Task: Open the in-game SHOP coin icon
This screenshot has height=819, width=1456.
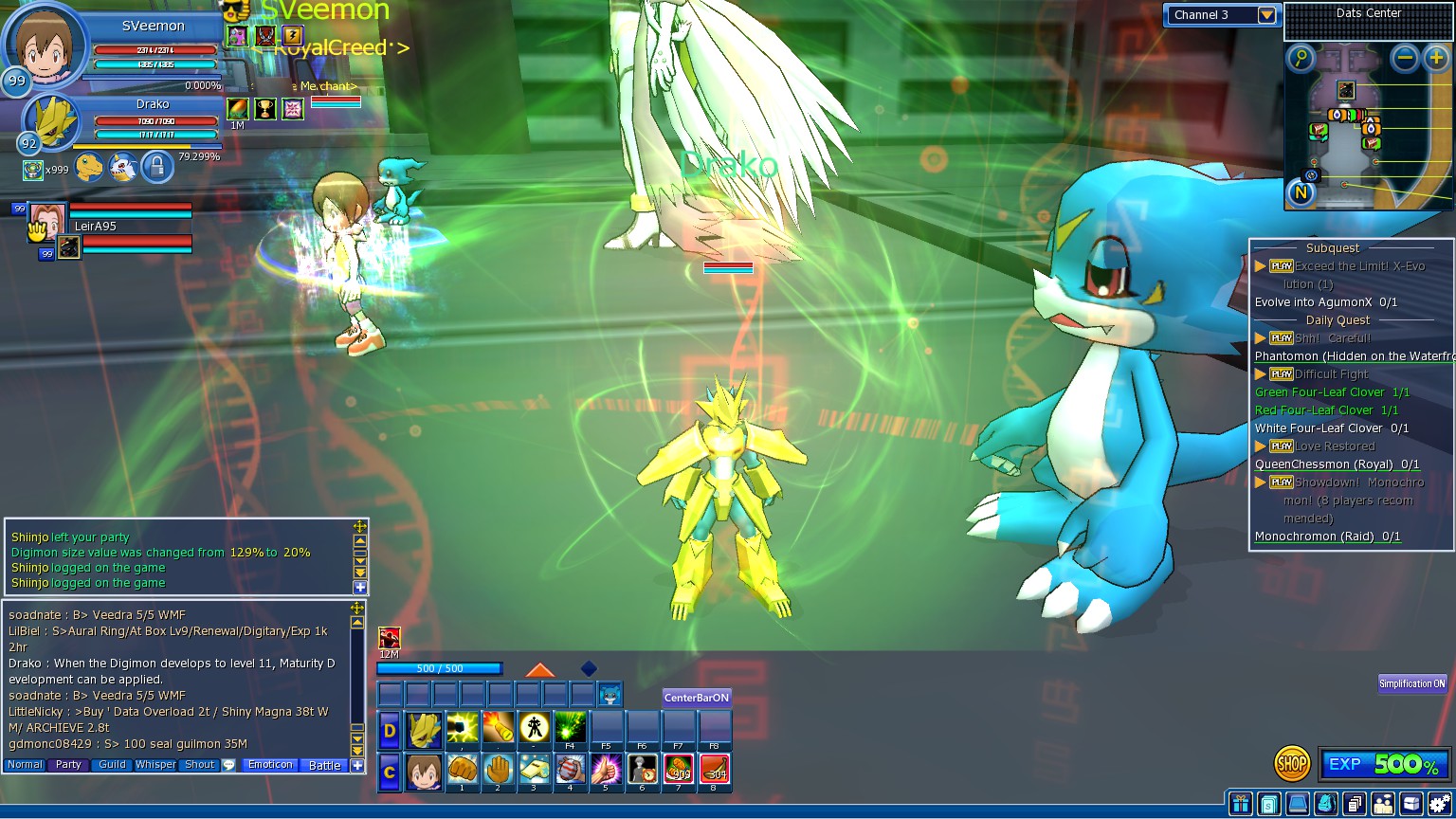Action: 1291,762
